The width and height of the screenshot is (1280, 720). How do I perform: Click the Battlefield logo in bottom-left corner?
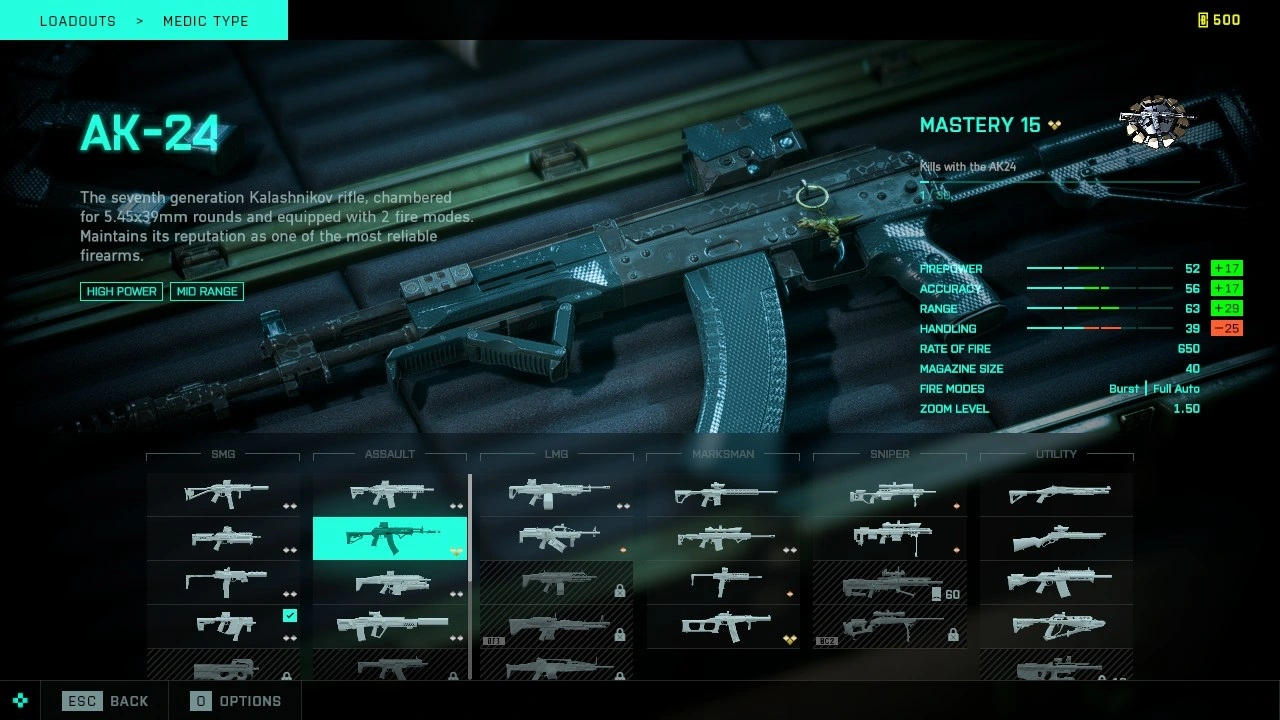click(x=22, y=701)
